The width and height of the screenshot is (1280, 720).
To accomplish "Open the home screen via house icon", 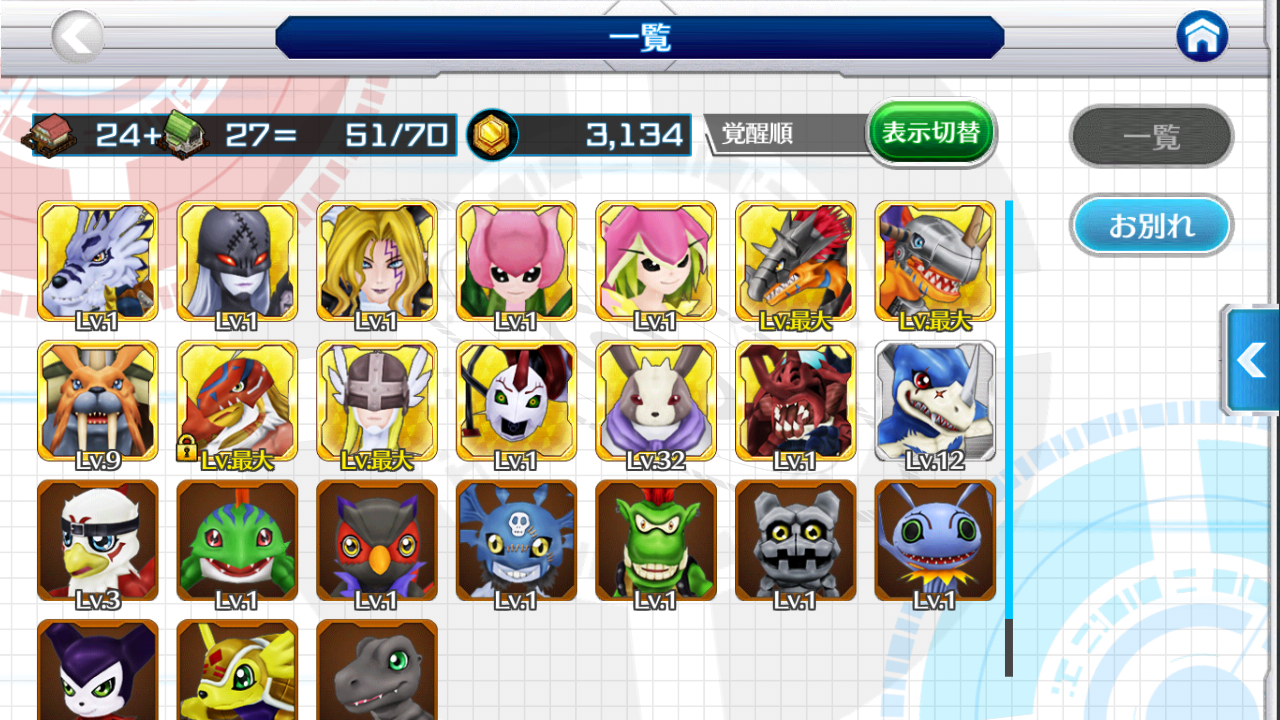I will (x=1202, y=38).
